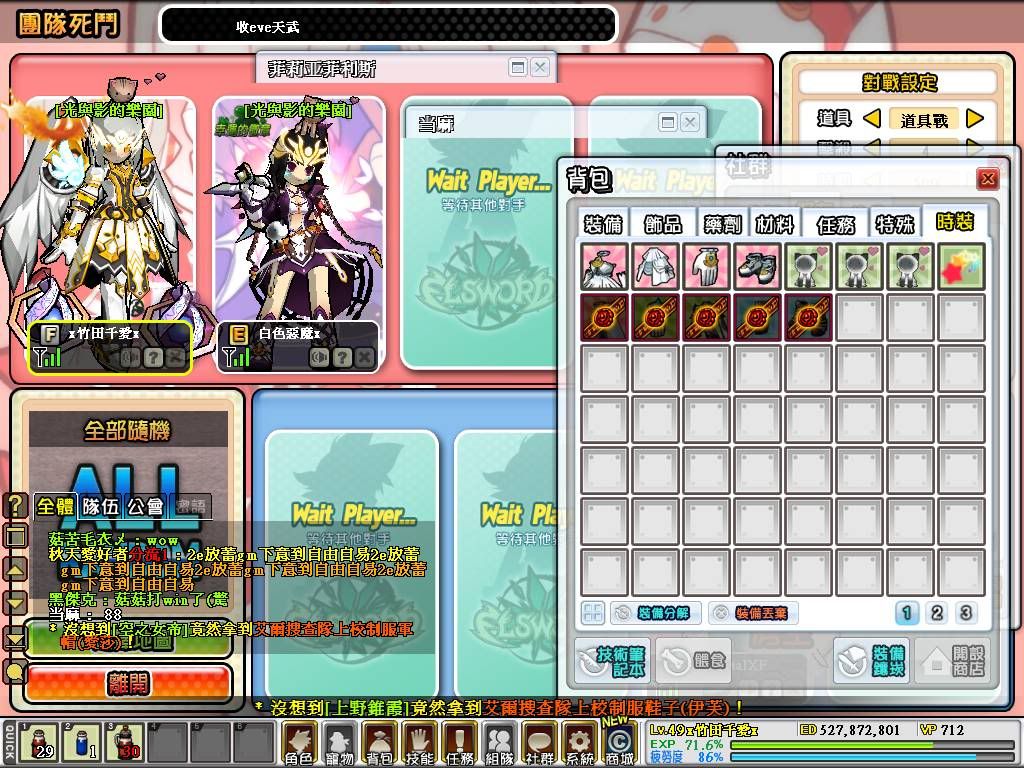Close the 背包 inventory window
The image size is (1024, 768).
click(988, 179)
